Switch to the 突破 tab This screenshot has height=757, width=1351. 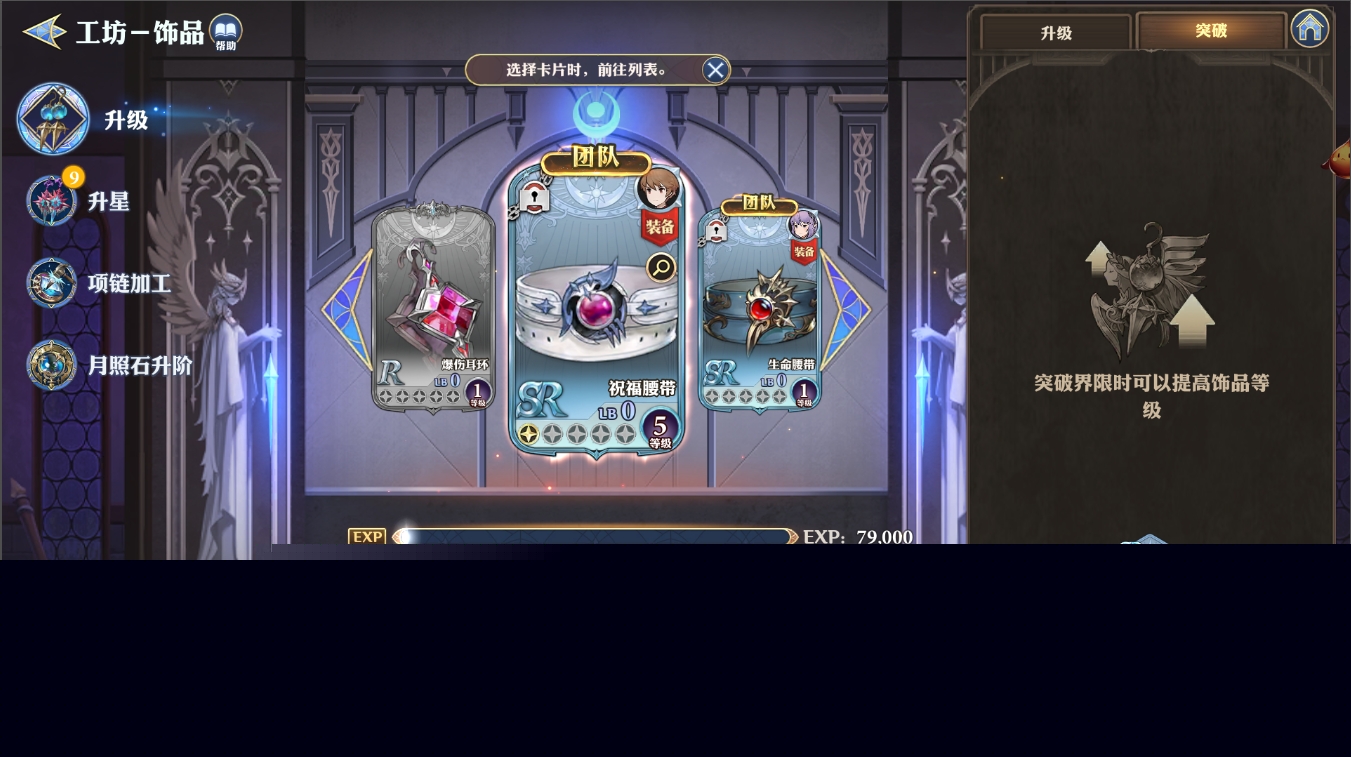[1211, 31]
